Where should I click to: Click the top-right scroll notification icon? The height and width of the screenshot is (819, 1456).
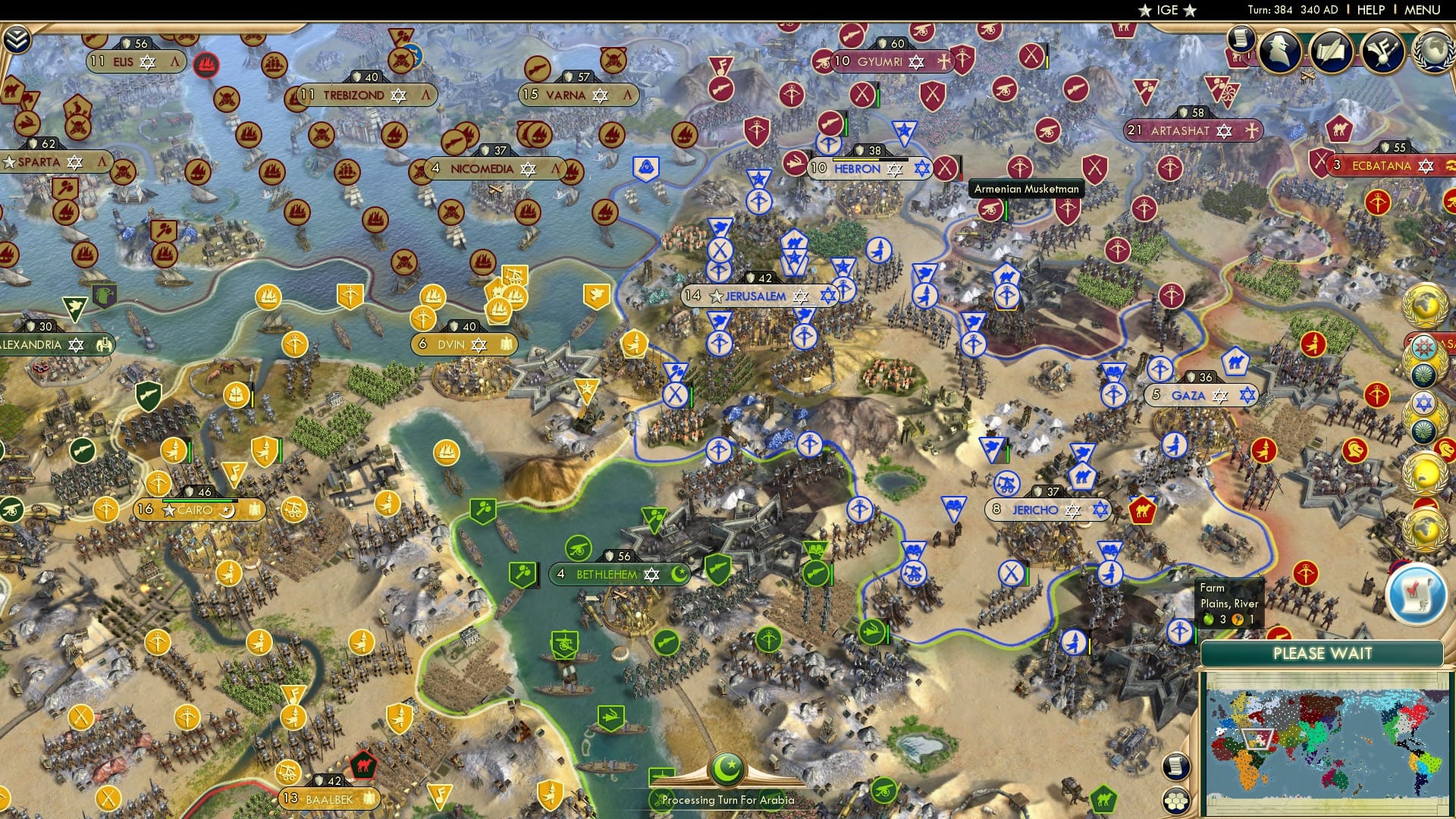point(1239,36)
